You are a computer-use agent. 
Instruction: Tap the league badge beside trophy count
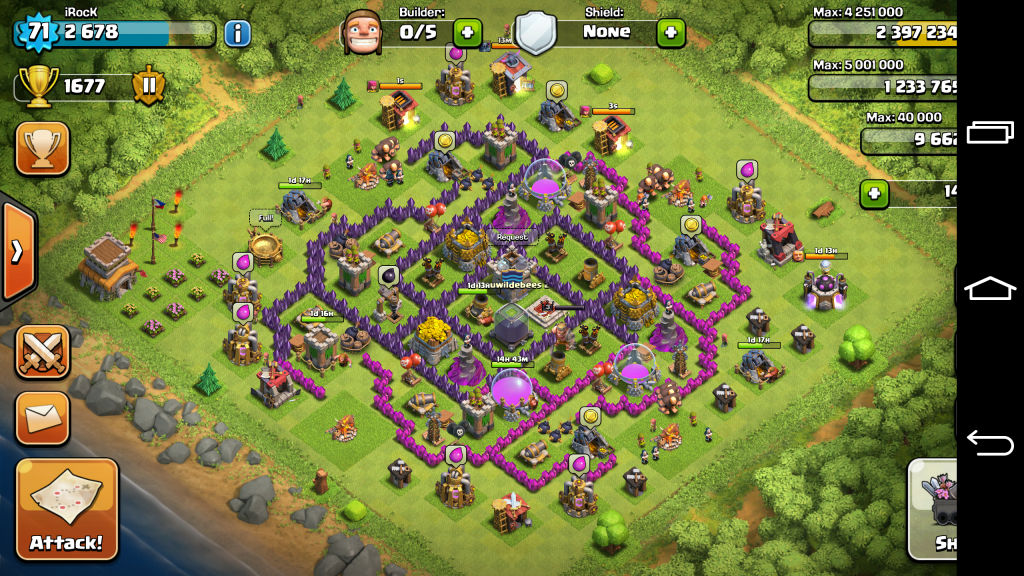click(x=148, y=86)
